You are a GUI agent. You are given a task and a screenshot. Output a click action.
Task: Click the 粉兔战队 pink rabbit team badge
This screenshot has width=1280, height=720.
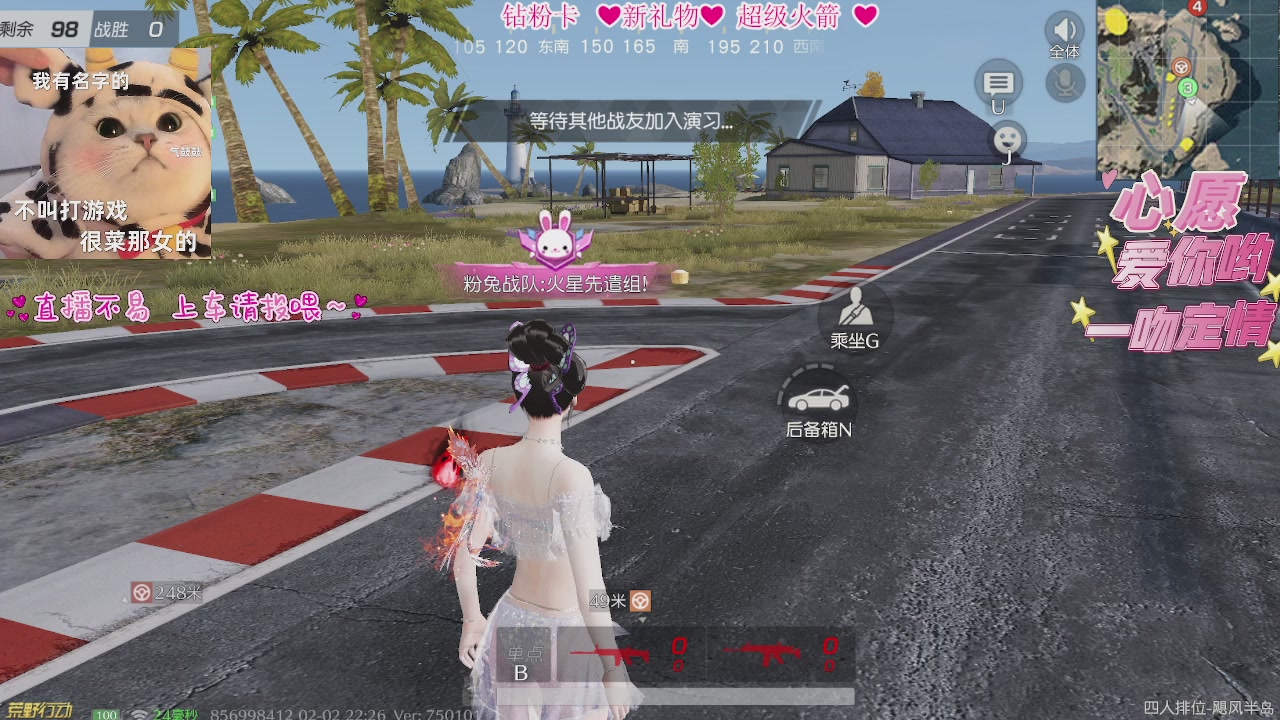coord(553,240)
